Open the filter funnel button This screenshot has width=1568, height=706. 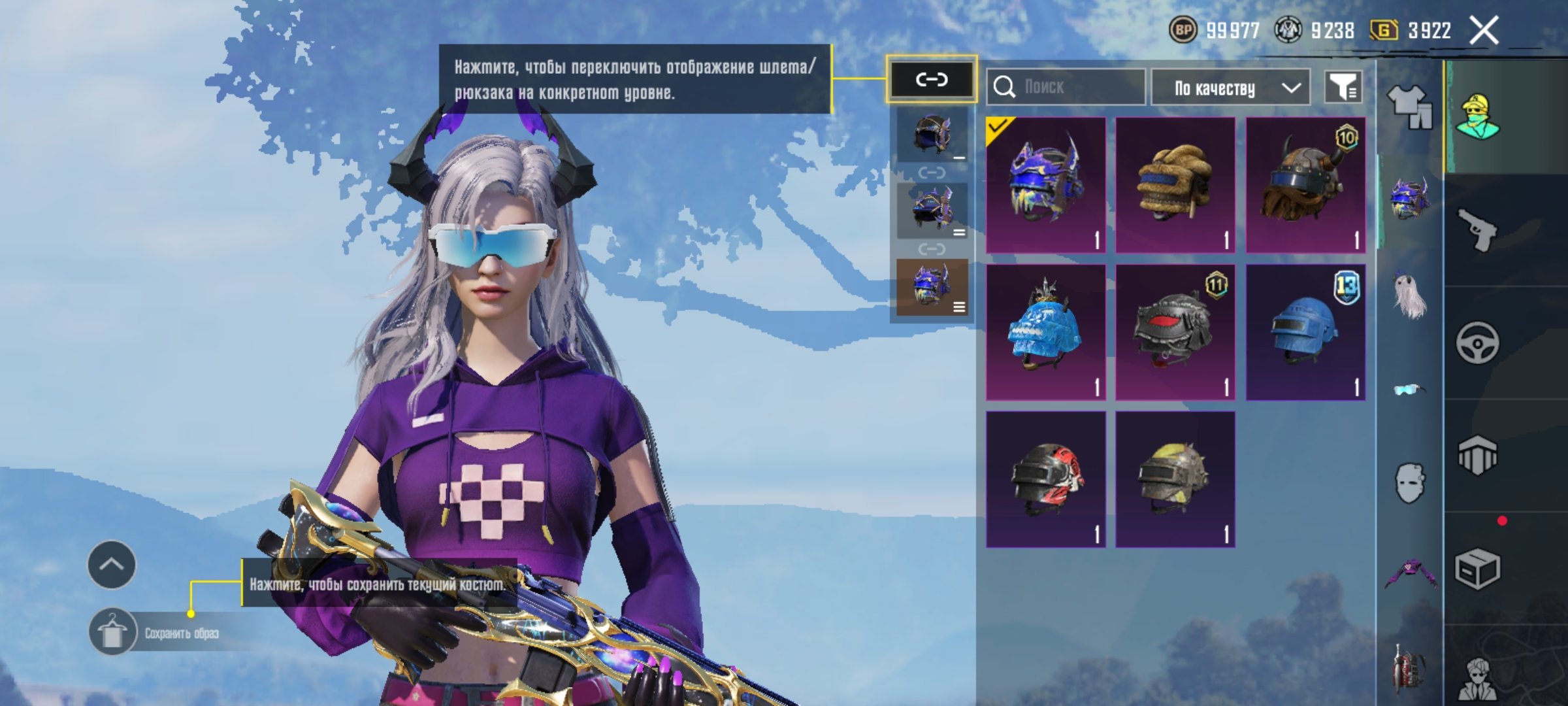1343,87
